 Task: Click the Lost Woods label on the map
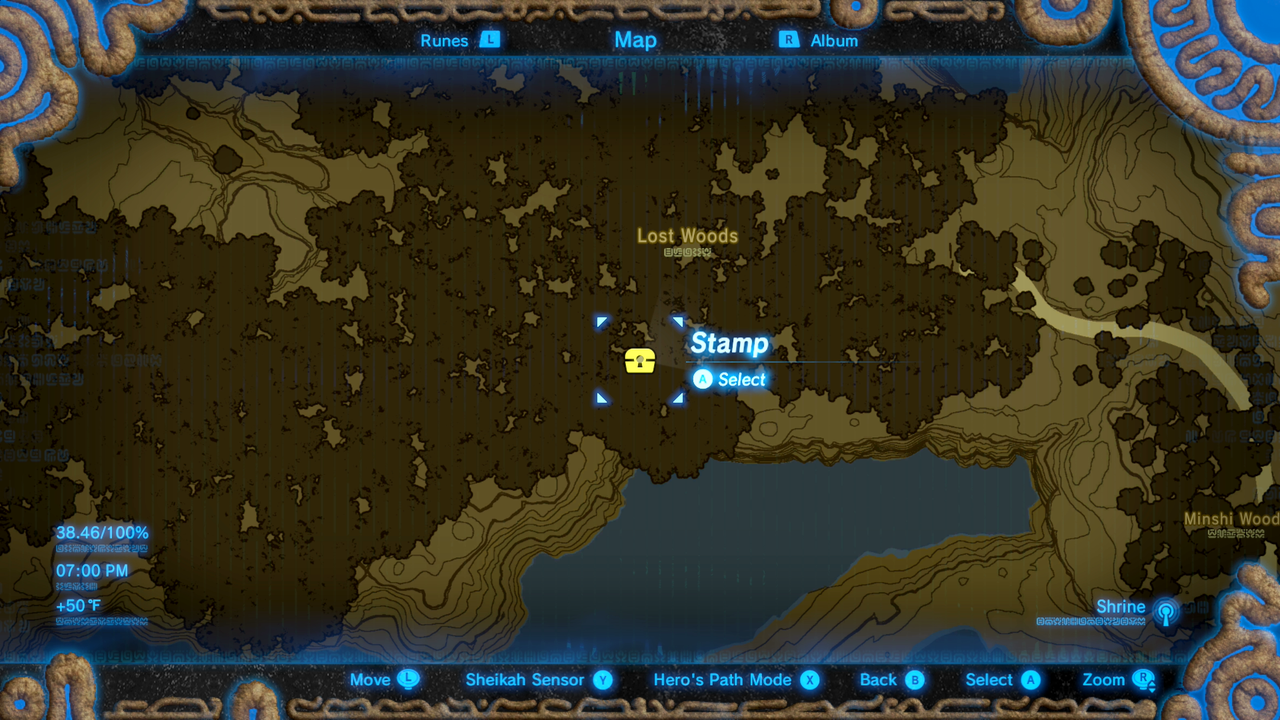pos(688,235)
